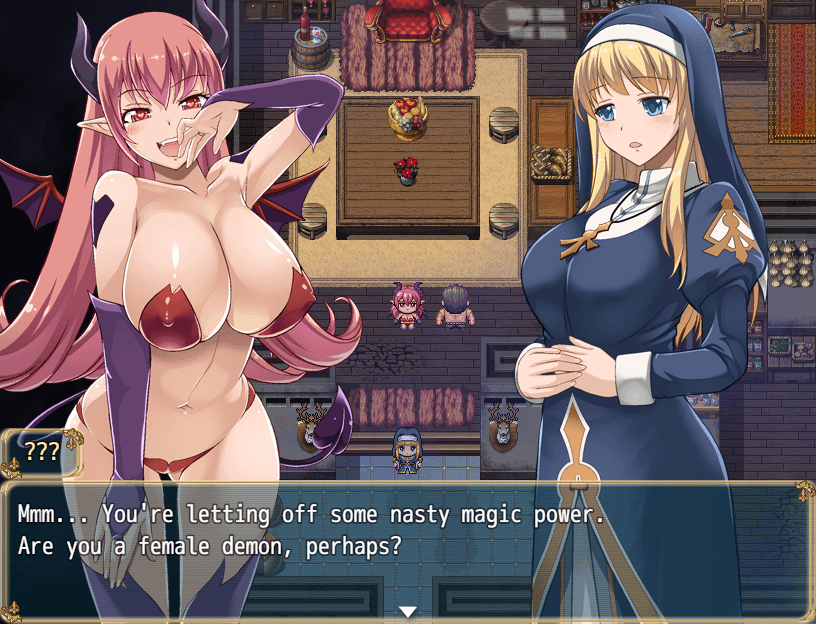Advance dialogue using the white continue arrow

pos(407,611)
